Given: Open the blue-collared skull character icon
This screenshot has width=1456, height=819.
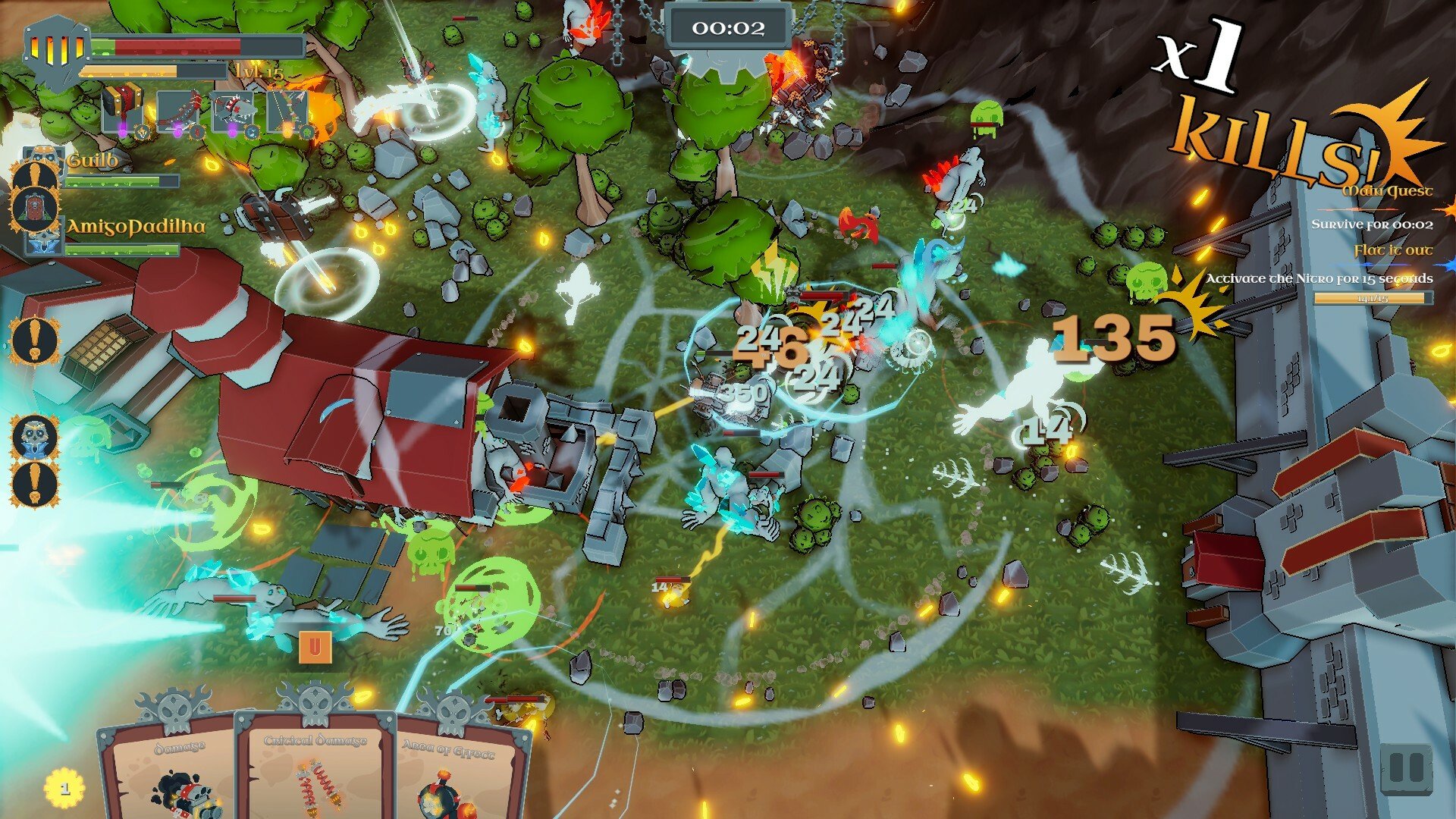Looking at the screenshot, I should [x=35, y=436].
